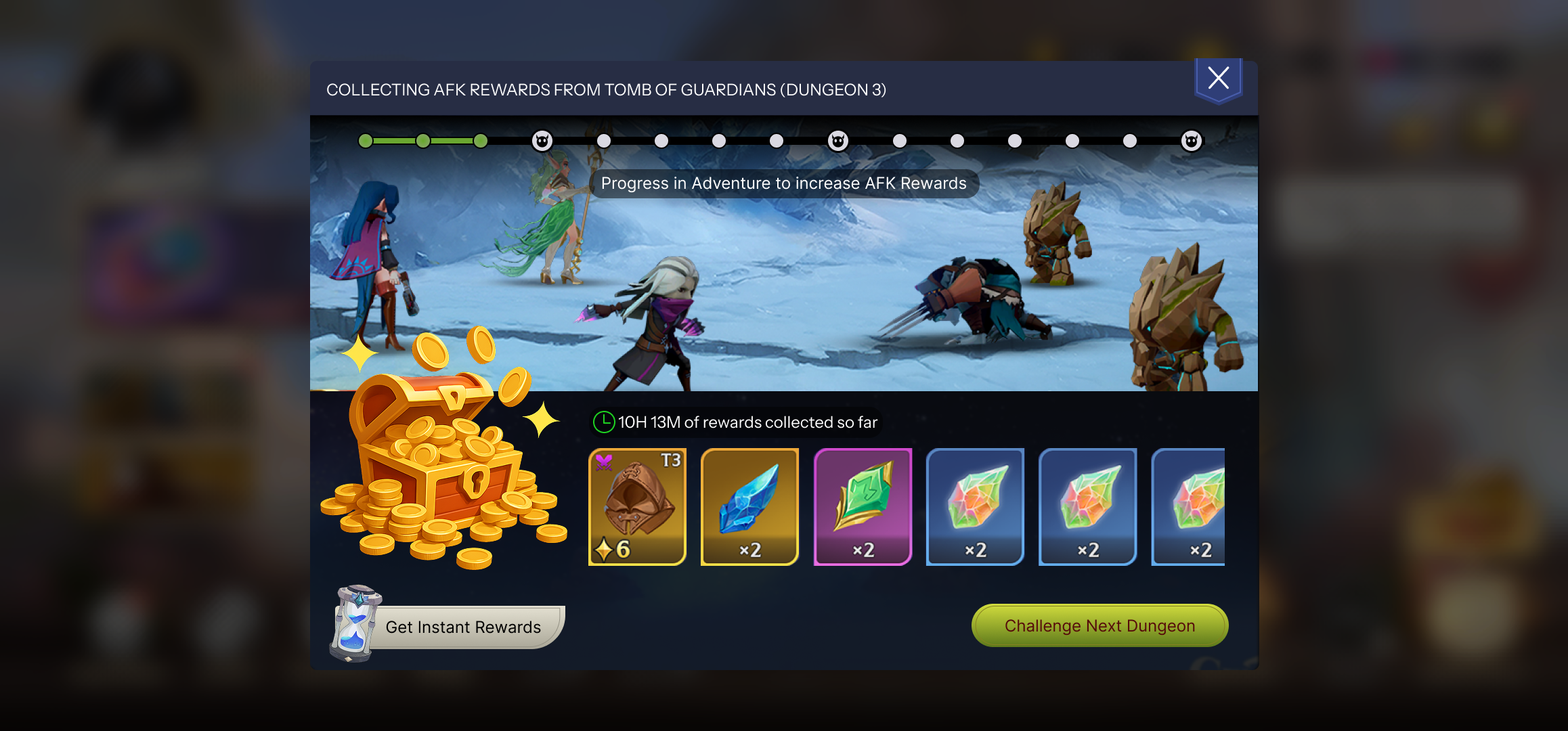The height and width of the screenshot is (731, 1568).
Task: Choose the final boss stage marker
Action: point(1191,141)
